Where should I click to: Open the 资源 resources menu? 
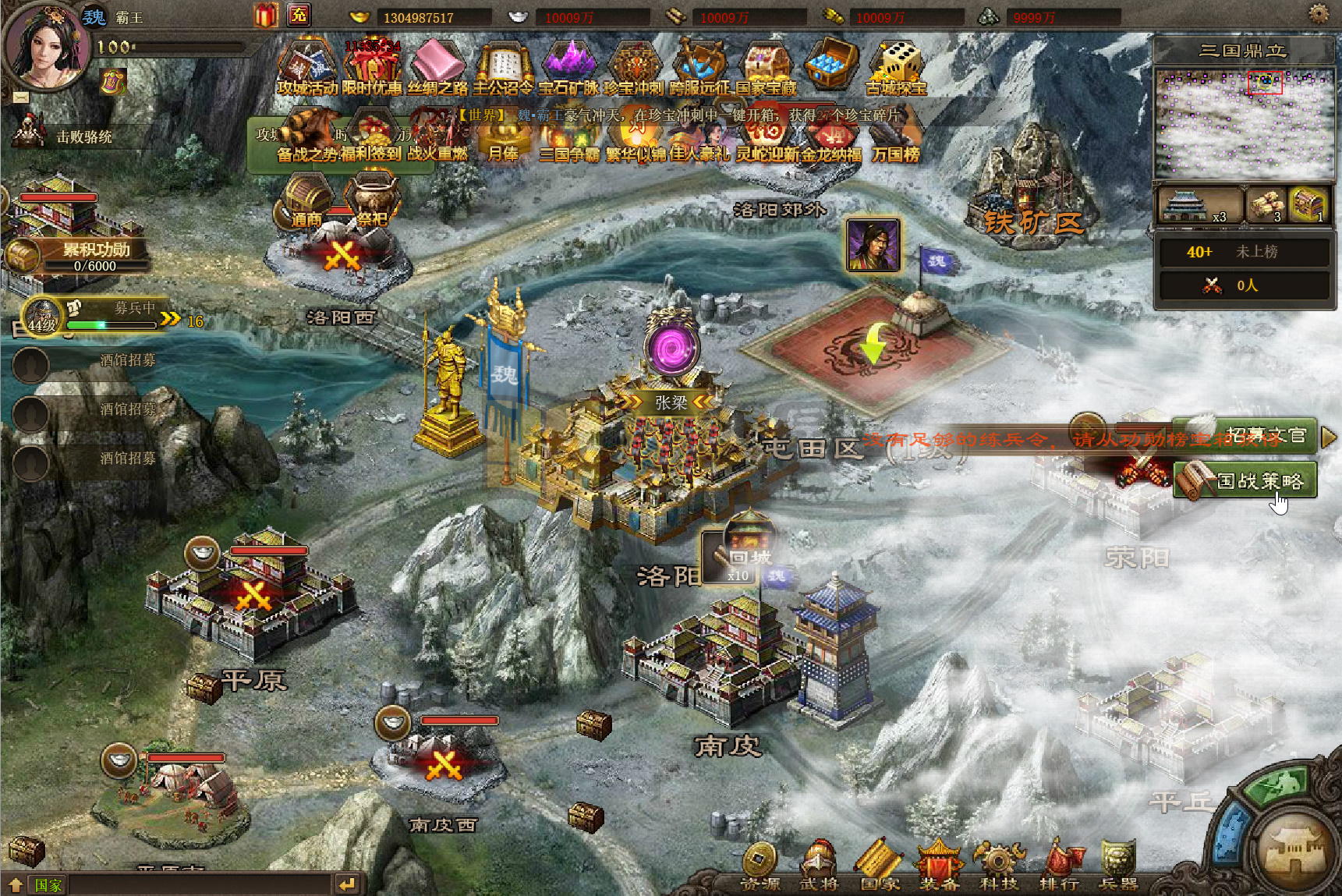[x=760, y=868]
